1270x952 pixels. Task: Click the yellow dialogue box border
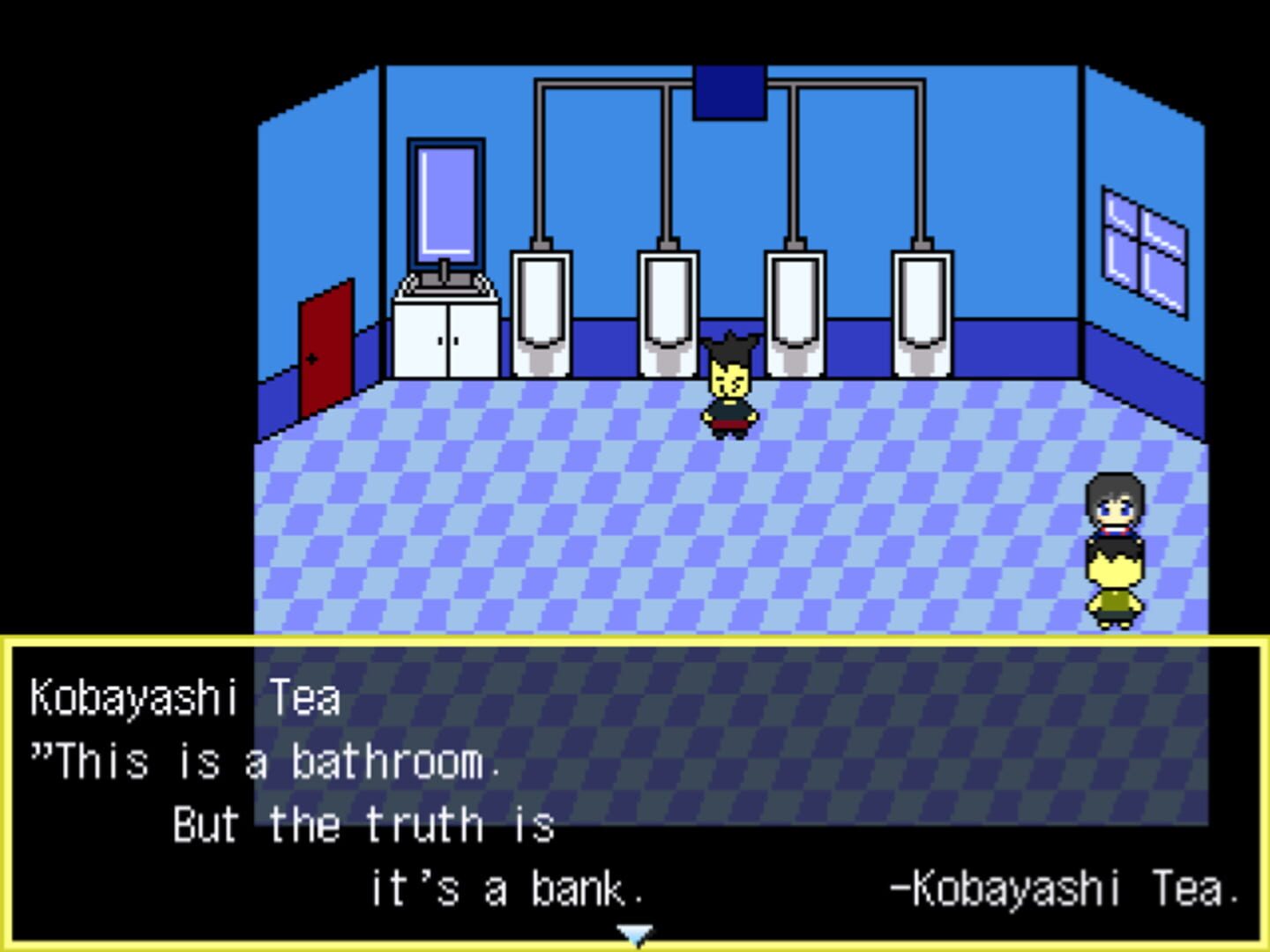click(x=633, y=640)
